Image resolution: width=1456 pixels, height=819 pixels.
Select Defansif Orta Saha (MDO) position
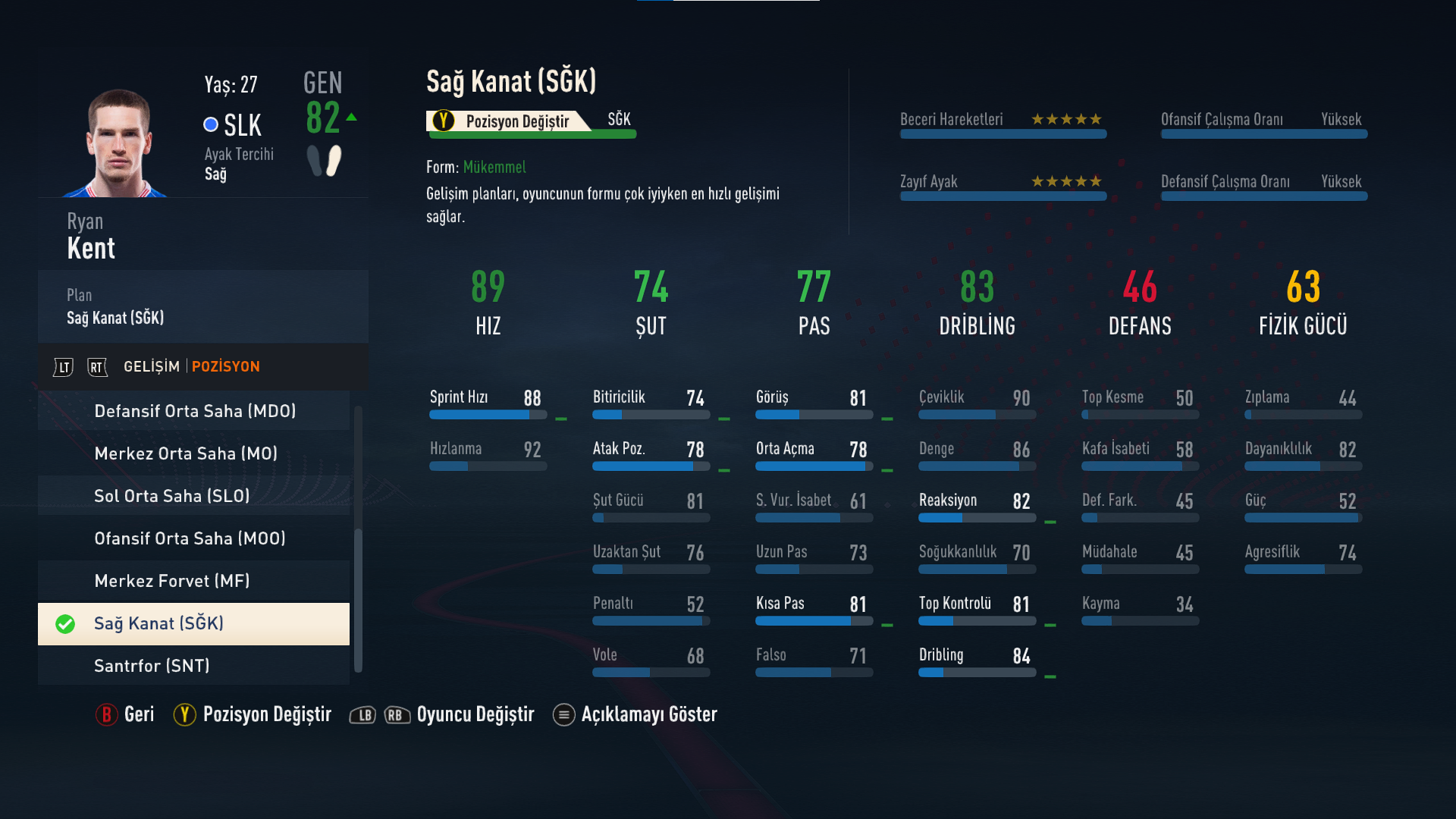[x=194, y=411]
